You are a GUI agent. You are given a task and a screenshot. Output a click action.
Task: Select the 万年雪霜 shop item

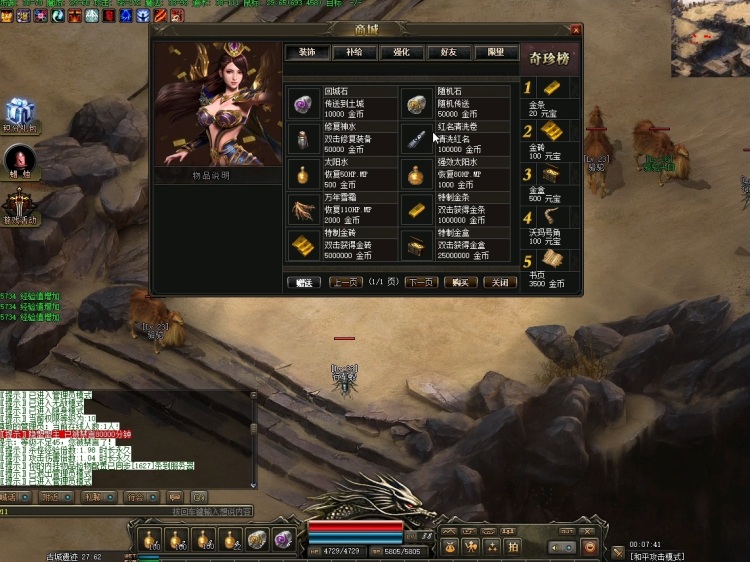[302, 209]
